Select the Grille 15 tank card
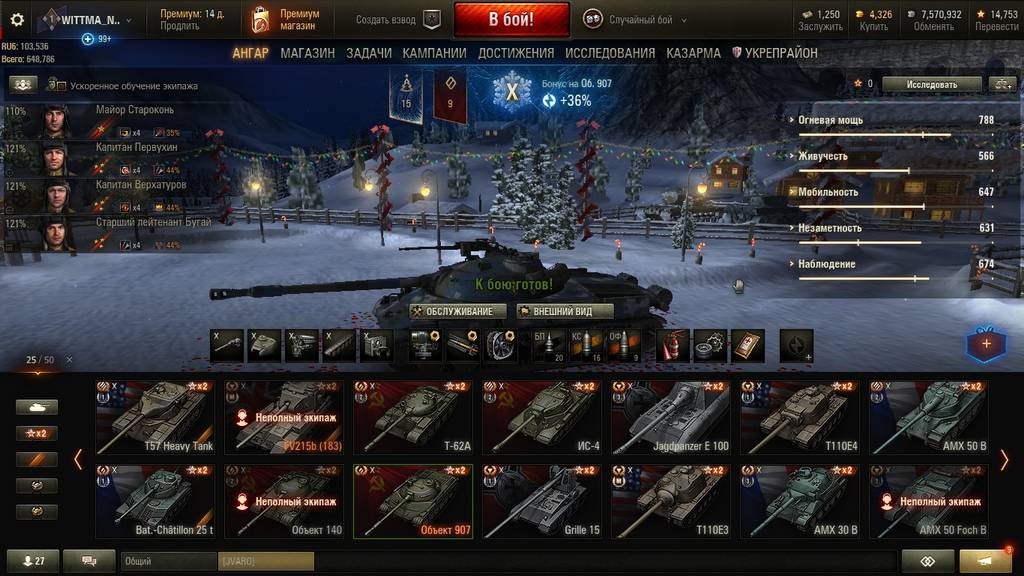Screen dimensions: 1024x576 pos(542,502)
